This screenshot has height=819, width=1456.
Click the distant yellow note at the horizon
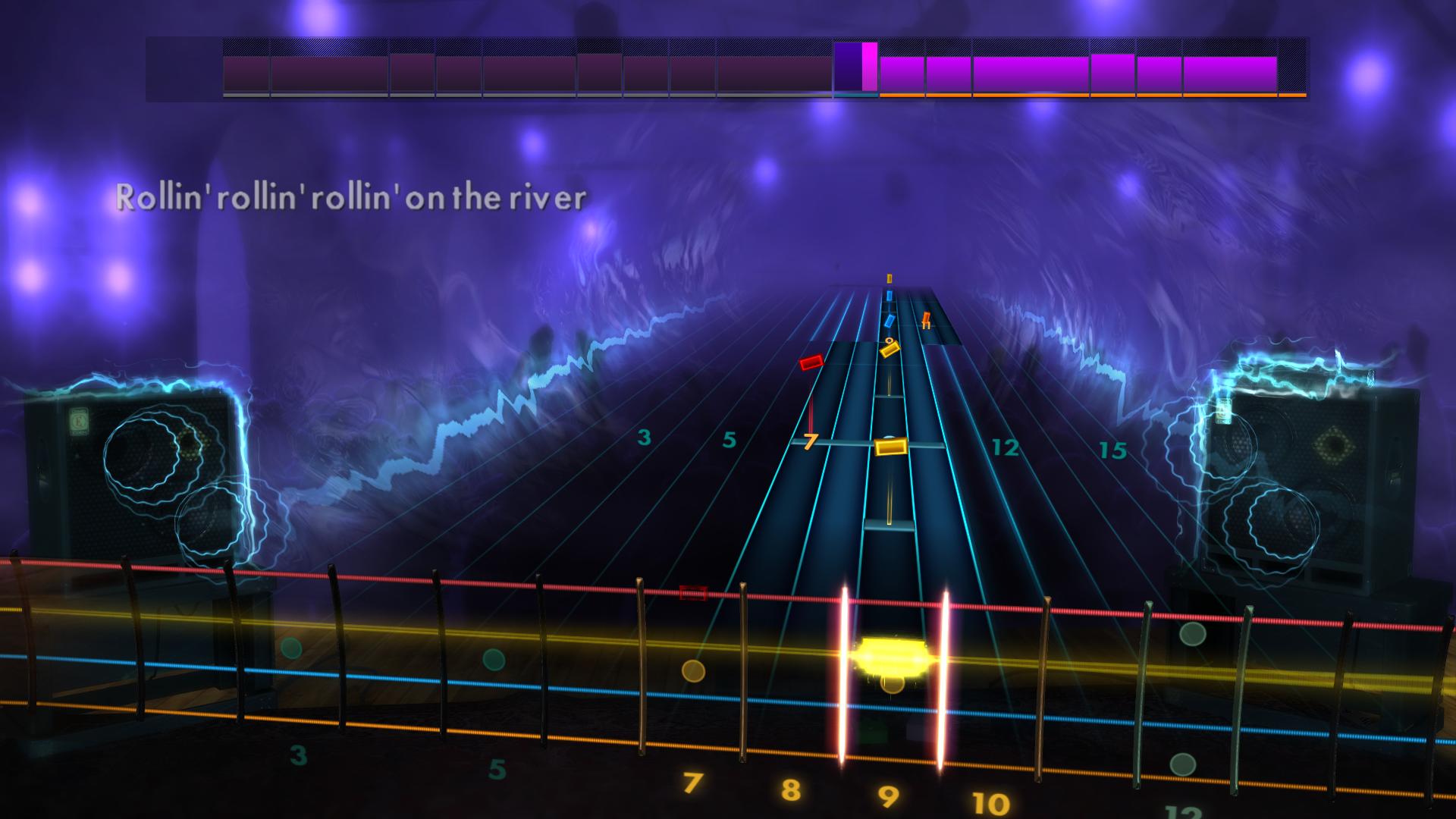(889, 279)
